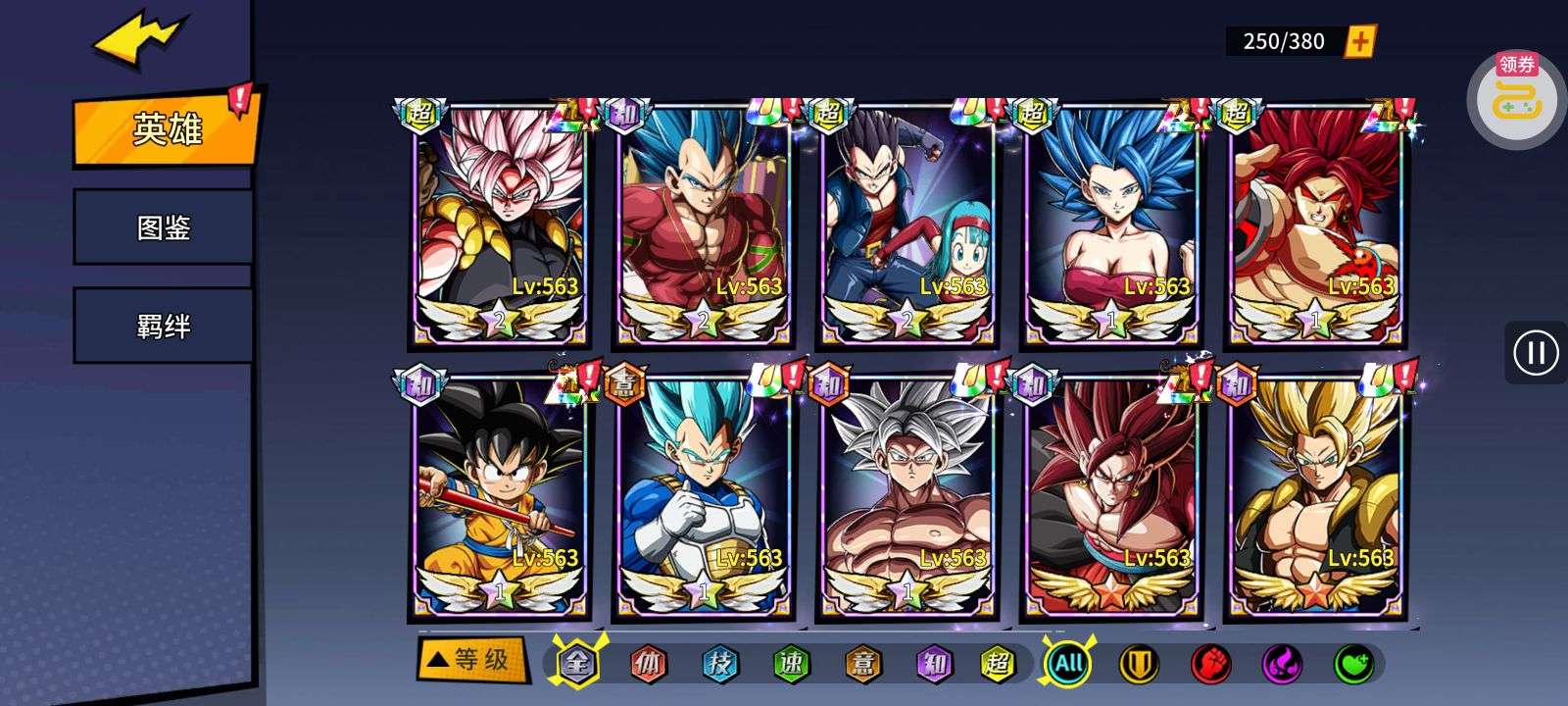Filter heroes by 体 type

(649, 664)
